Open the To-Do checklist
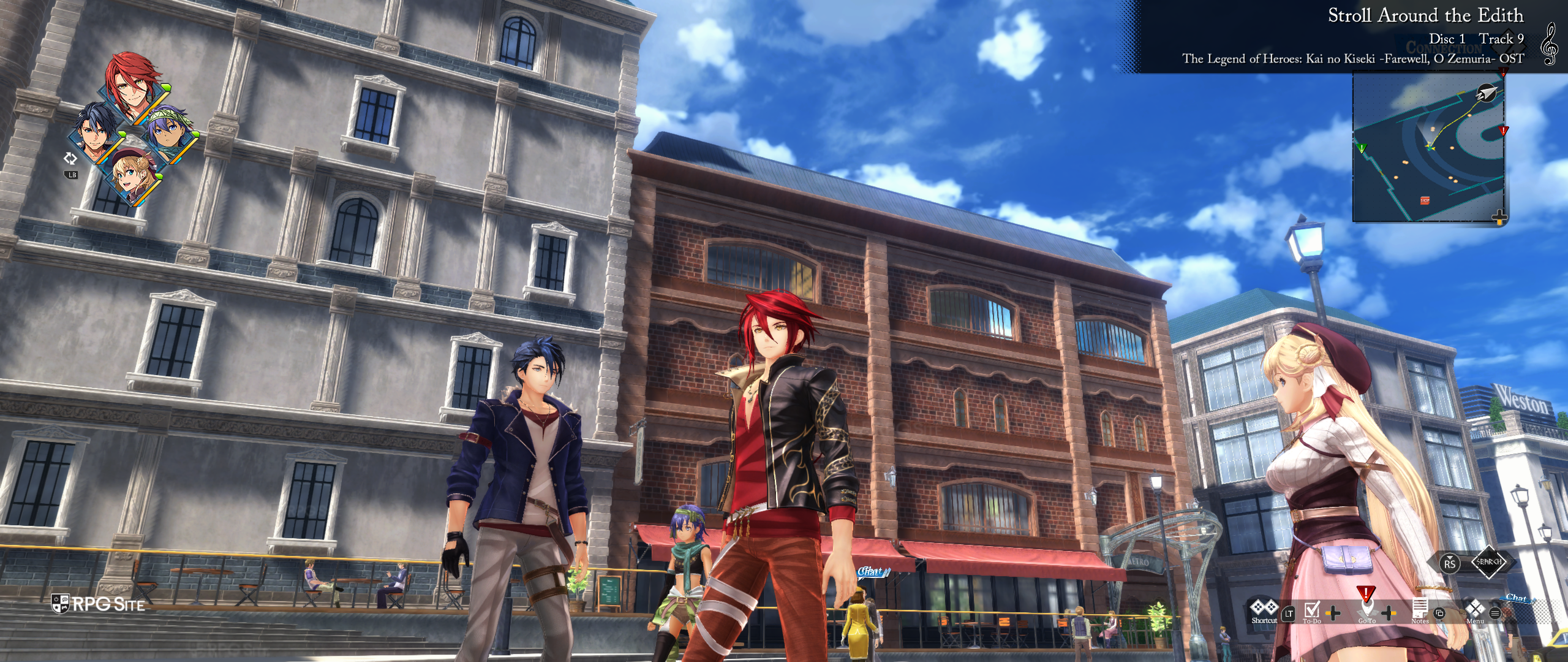The width and height of the screenshot is (1568, 662). (x=1311, y=611)
